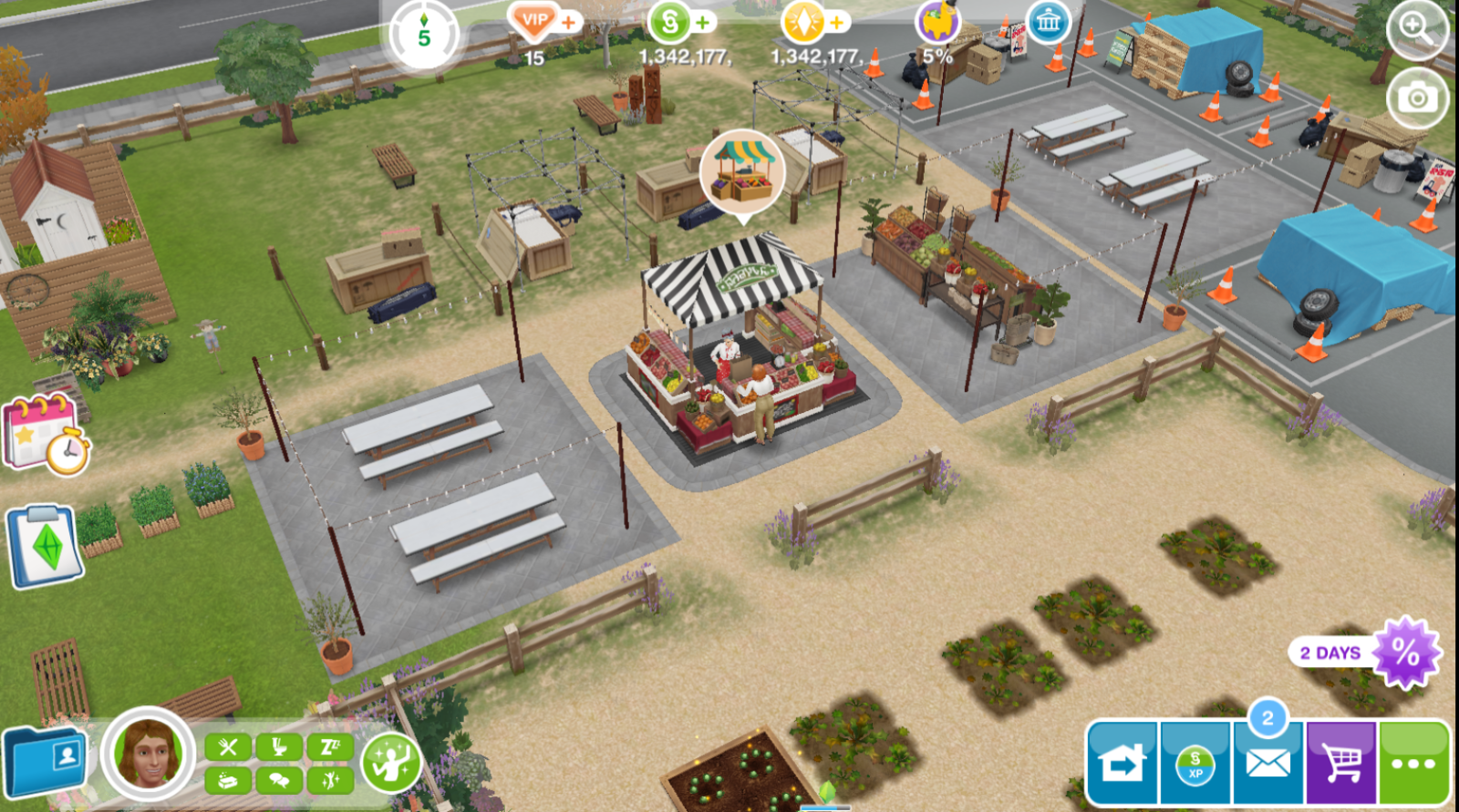Tap the zoom magnifier button
Viewport: 1459px width, 812px height.
(x=1416, y=29)
